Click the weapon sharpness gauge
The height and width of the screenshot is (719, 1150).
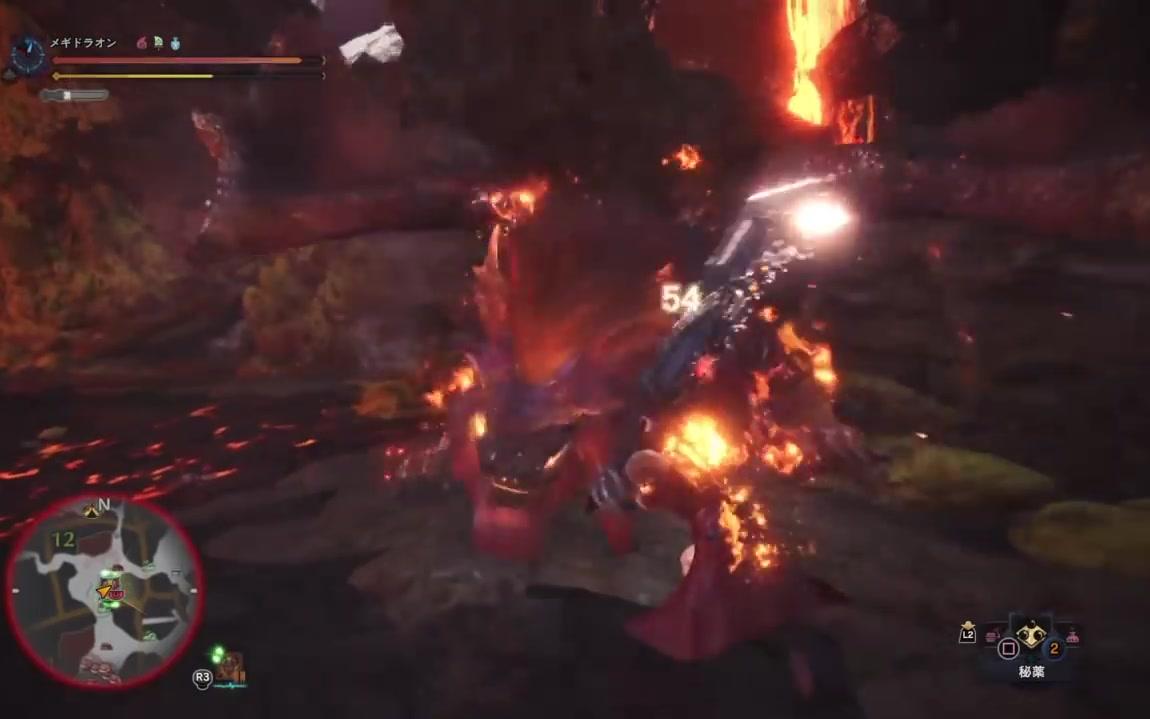74,95
